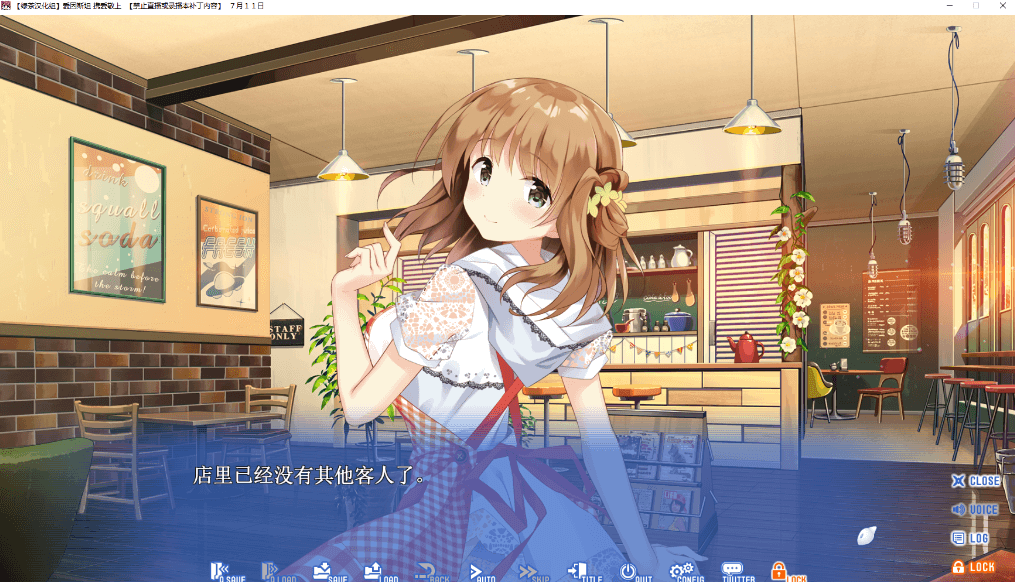
Task: Toggle the LOCK button beneath LOG
Action: pyautogui.click(x=973, y=567)
